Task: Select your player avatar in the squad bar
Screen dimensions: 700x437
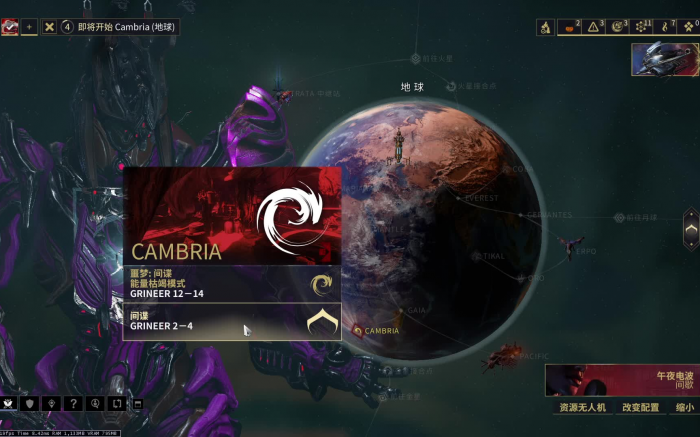Action: [x=10, y=27]
